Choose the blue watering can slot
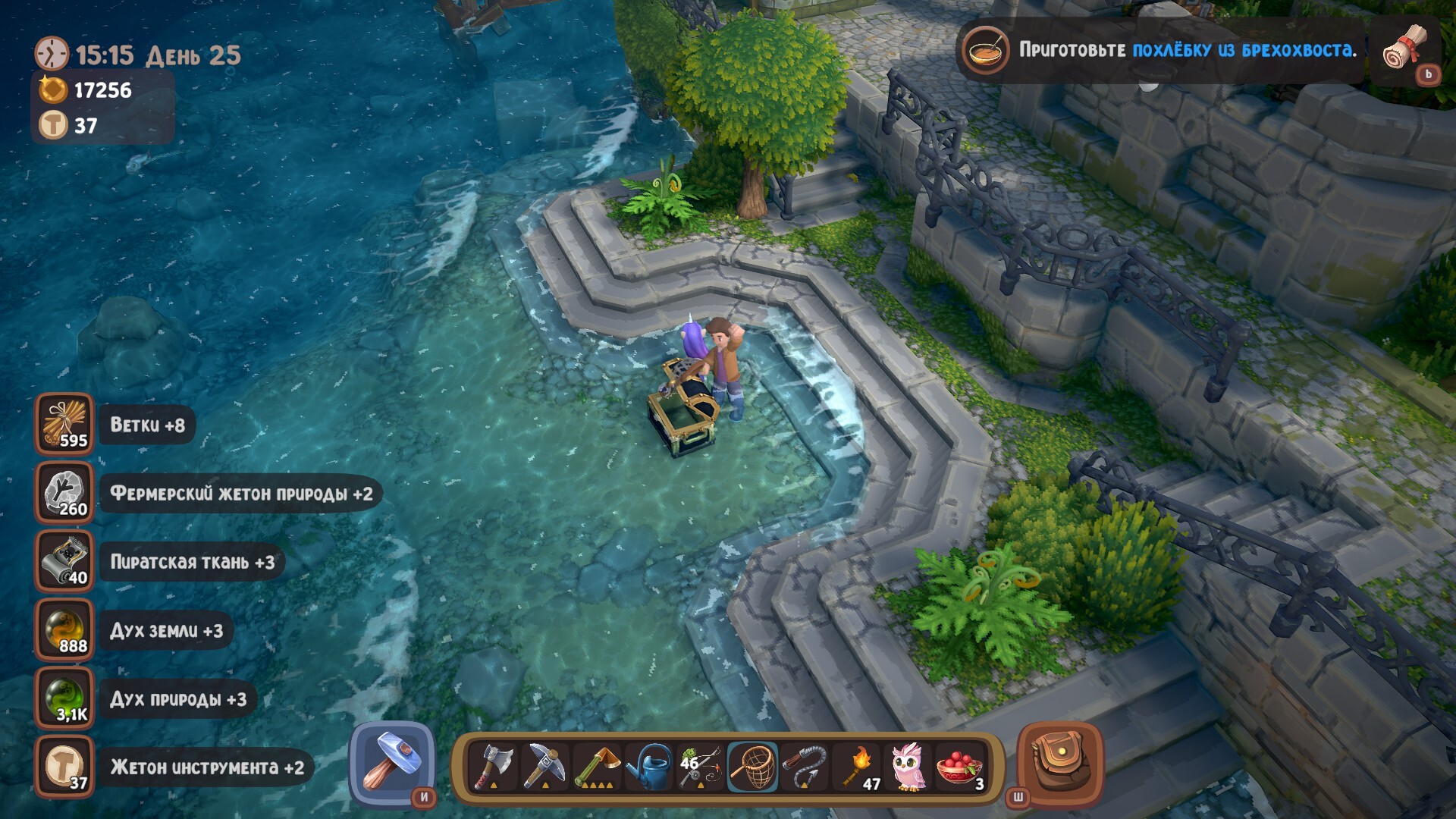Screen dimensions: 1456x819 coord(649,767)
